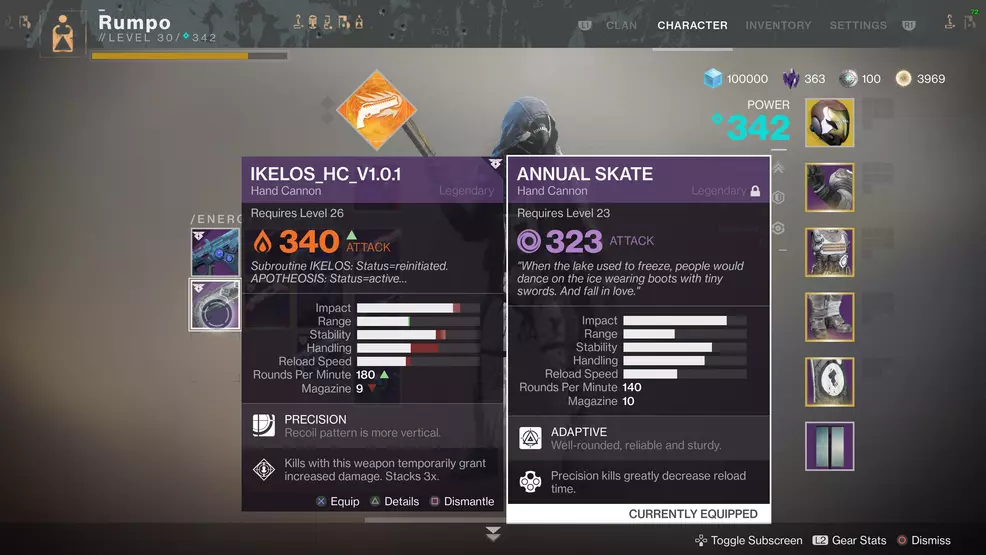Select the Precision perk icon
986x555 pixels.
264,426
